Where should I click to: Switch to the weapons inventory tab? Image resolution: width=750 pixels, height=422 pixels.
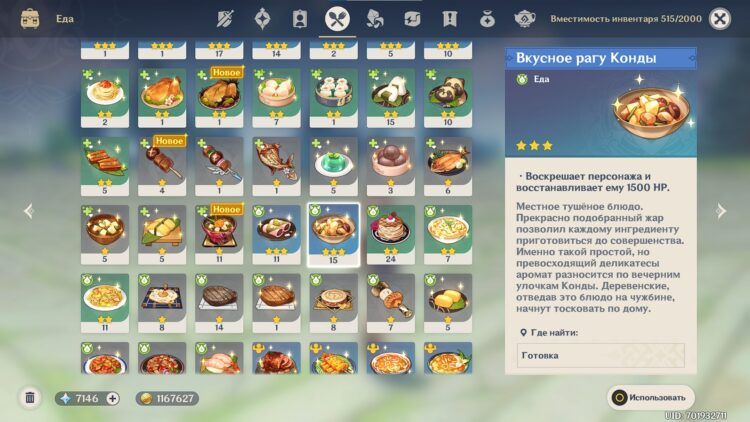tap(225, 18)
